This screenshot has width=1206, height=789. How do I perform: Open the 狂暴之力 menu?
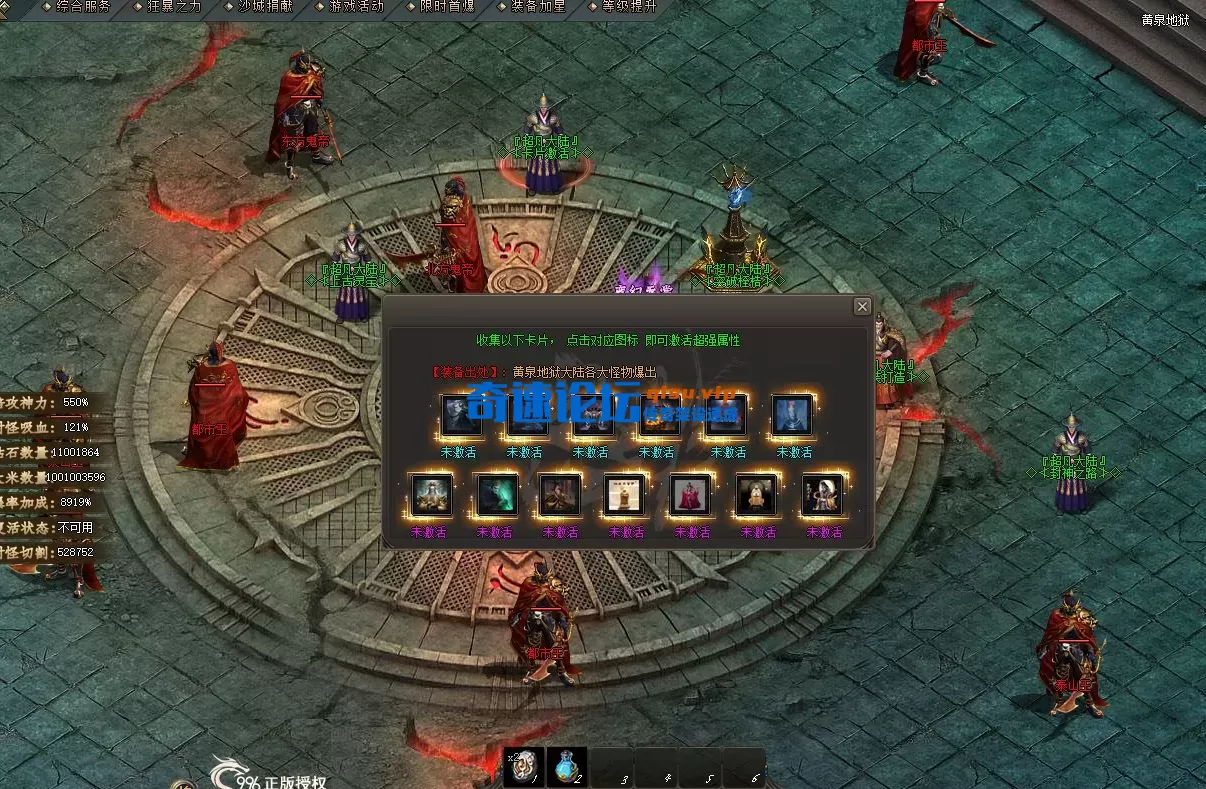[174, 6]
